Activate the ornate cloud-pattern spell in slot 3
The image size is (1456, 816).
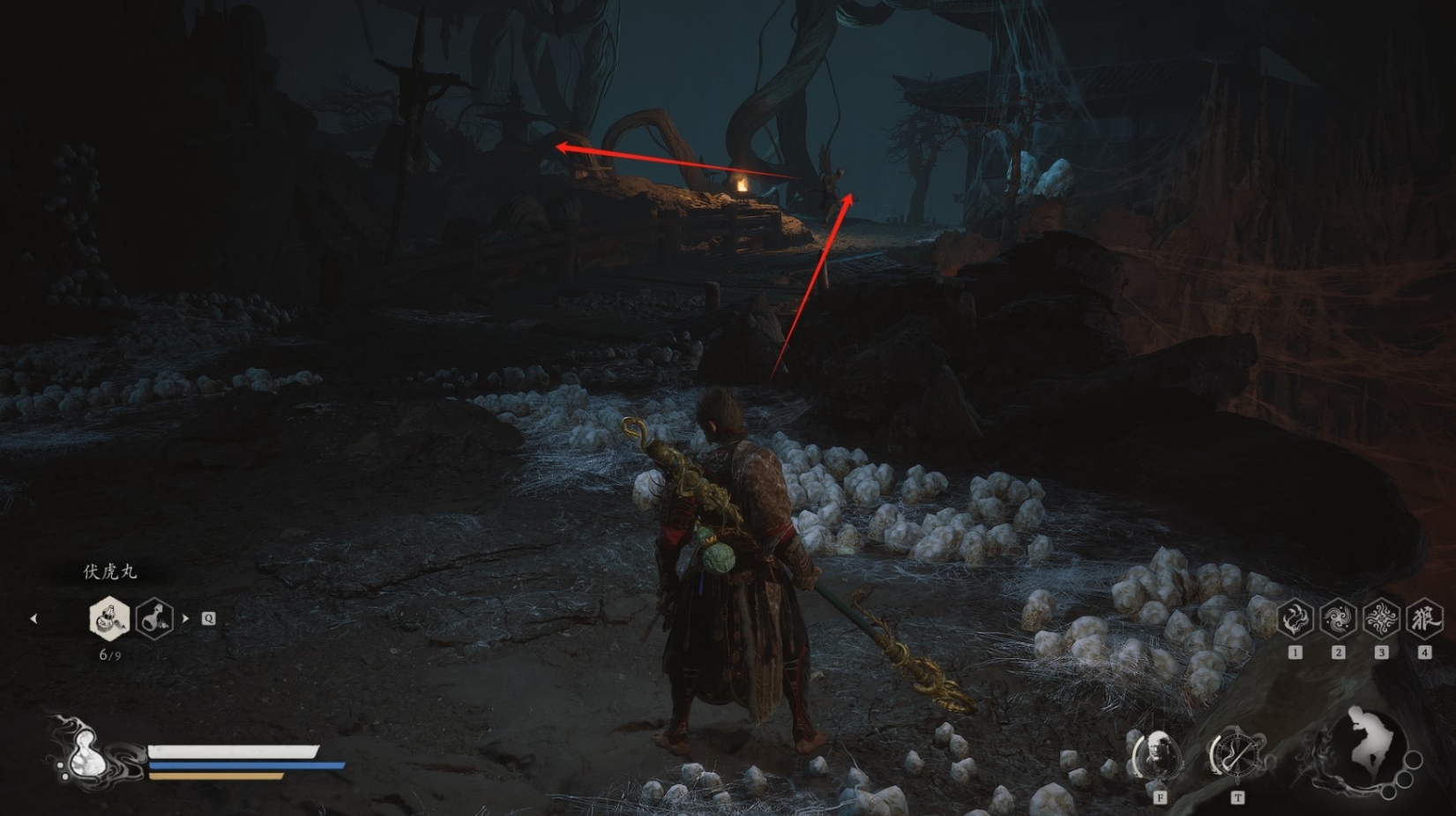[x=1381, y=618]
